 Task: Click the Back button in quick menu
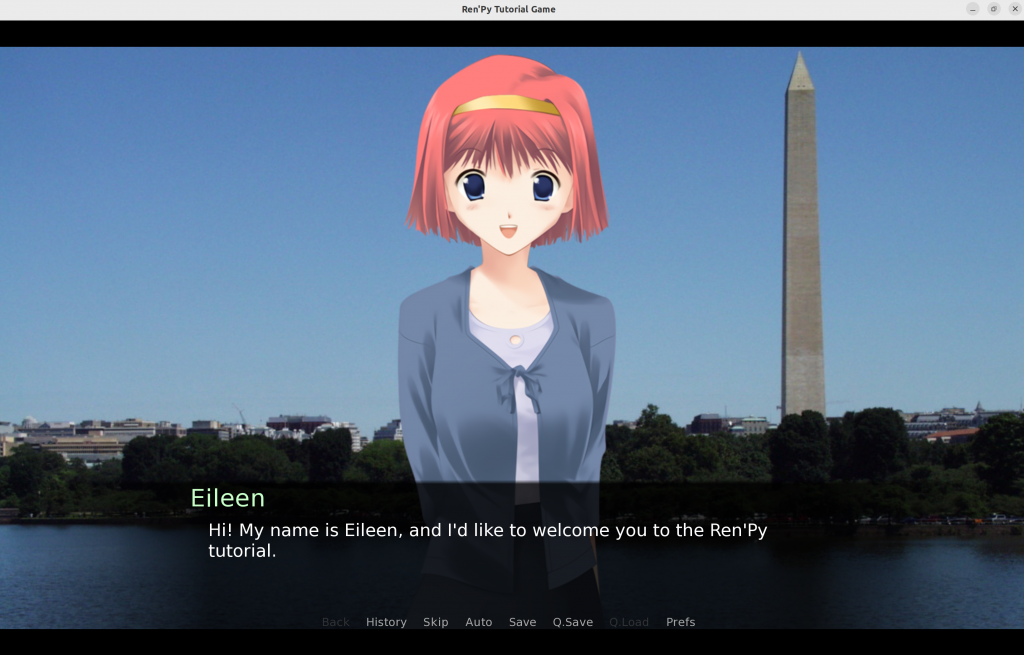[x=335, y=622]
